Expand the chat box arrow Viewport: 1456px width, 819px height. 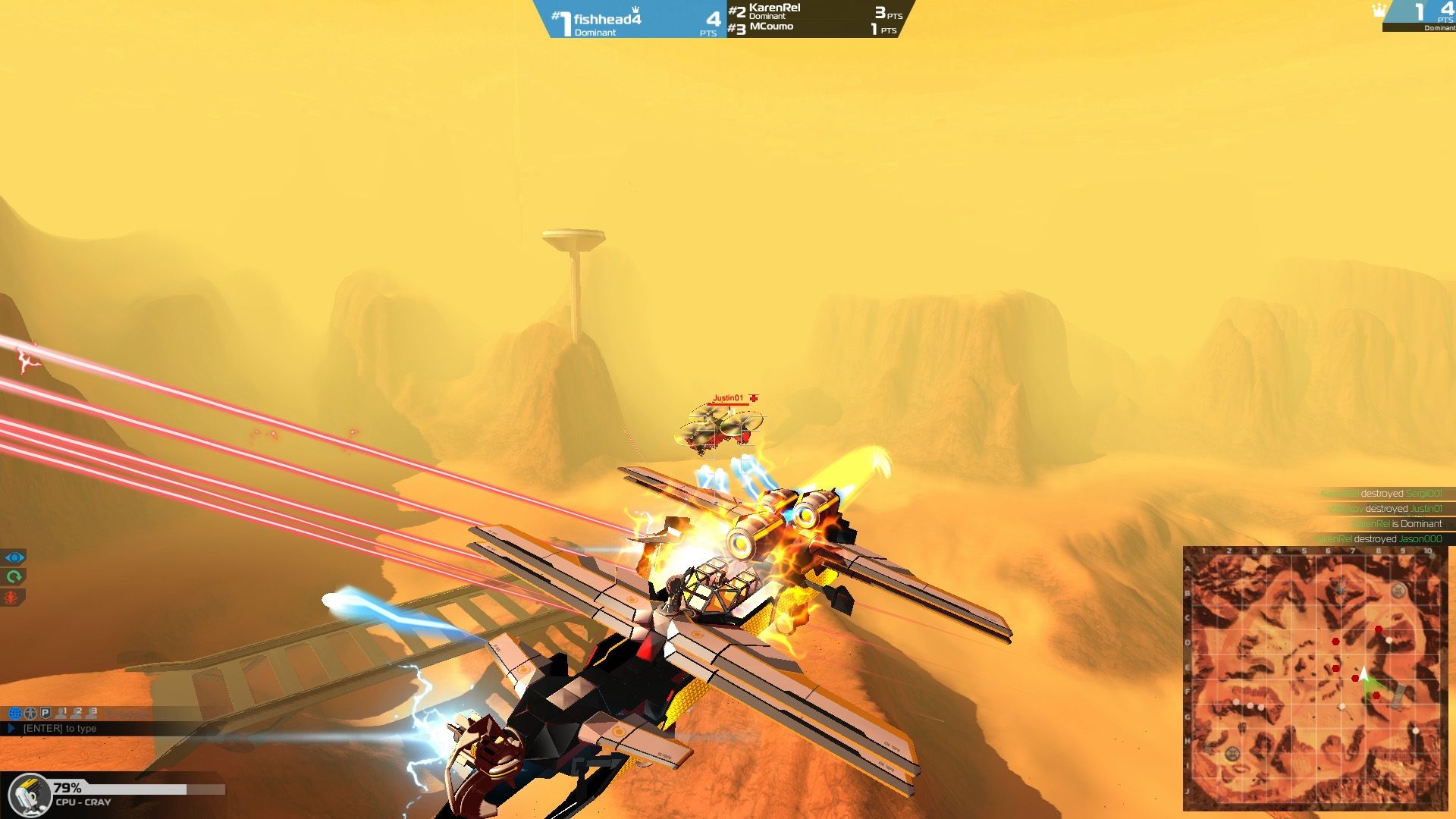[x=12, y=729]
